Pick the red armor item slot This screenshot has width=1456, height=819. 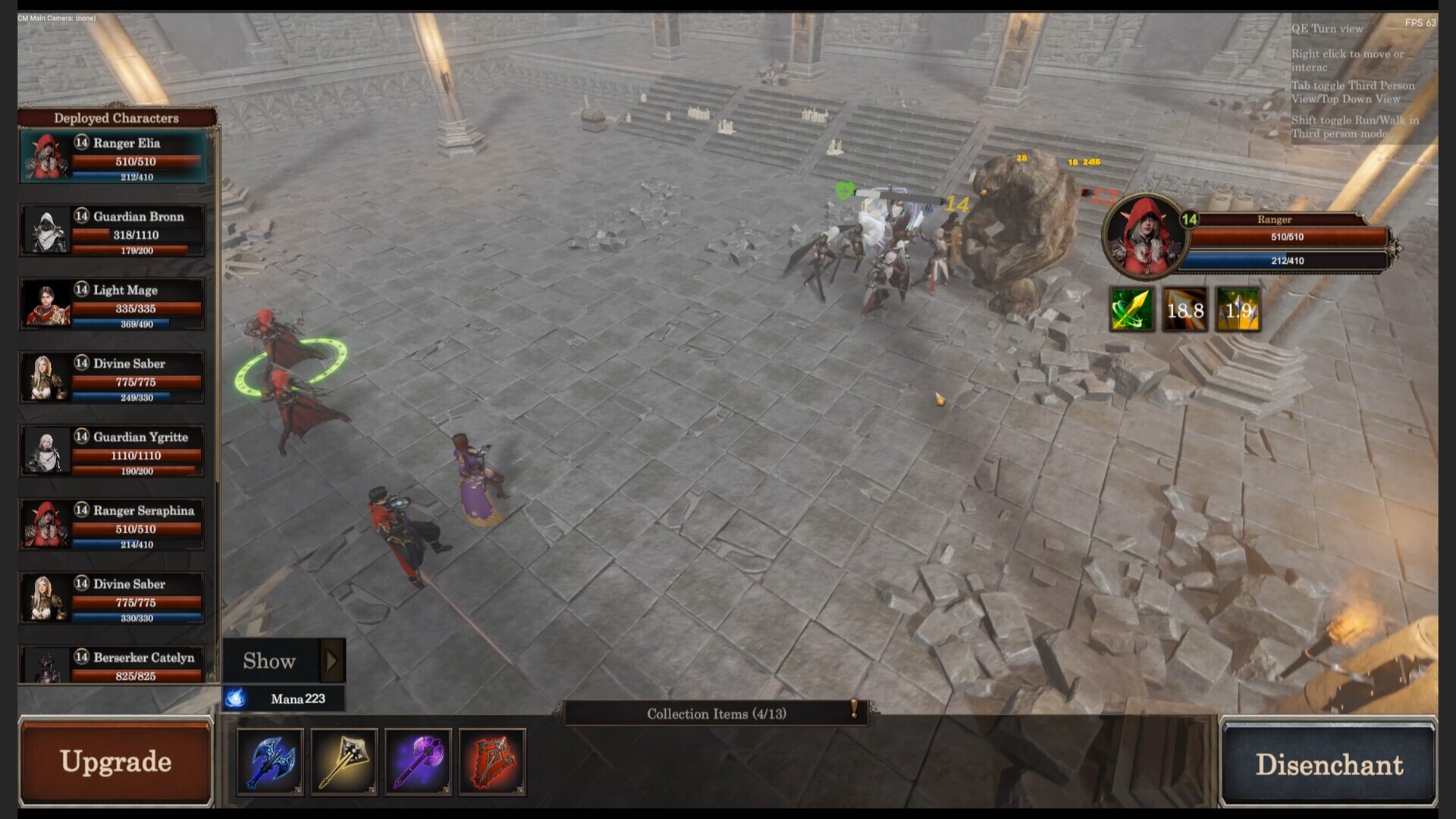pos(492,762)
